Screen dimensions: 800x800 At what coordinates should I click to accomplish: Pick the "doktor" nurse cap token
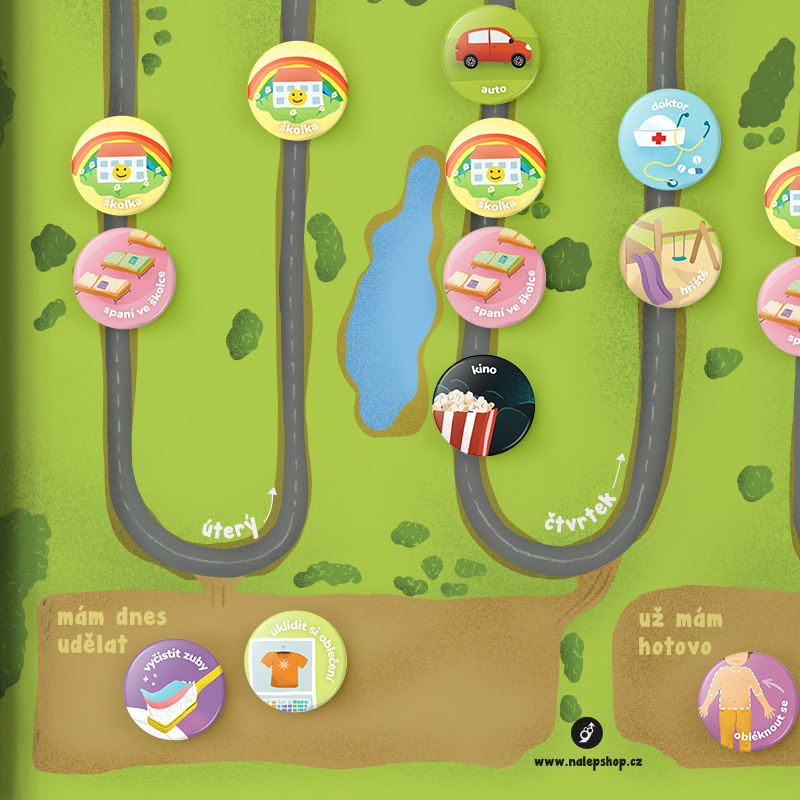(669, 140)
